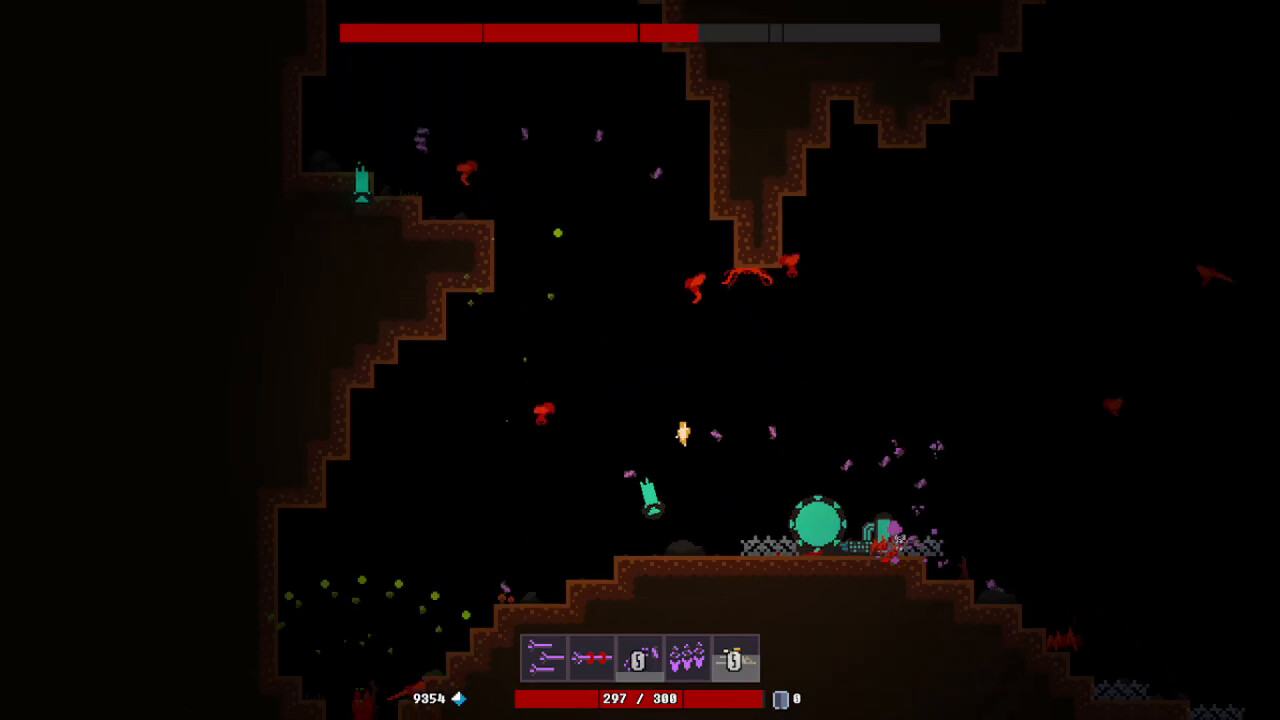Click the red flying enemy at the far right edge
Image resolution: width=1280 pixels, height=720 pixels.
point(1208,272)
